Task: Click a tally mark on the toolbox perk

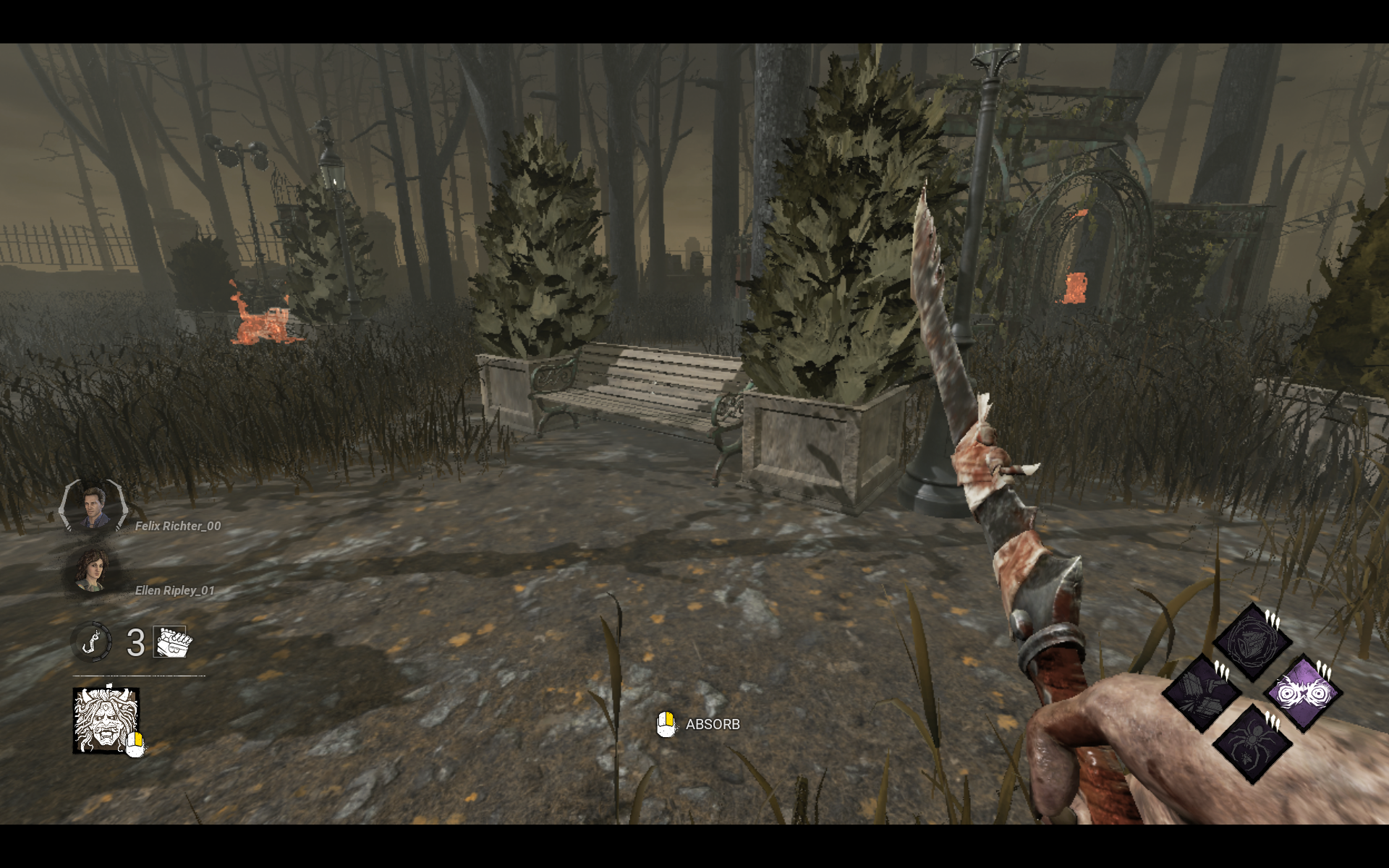Action: 1273,619
